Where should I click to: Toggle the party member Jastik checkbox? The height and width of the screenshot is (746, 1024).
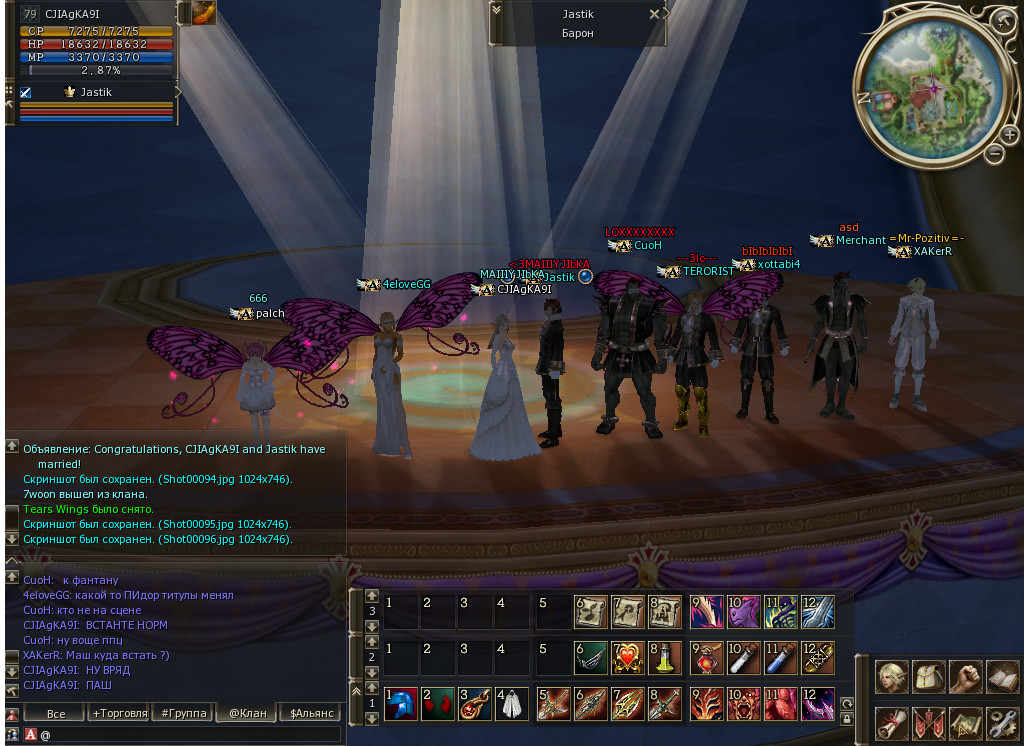pyautogui.click(x=26, y=92)
